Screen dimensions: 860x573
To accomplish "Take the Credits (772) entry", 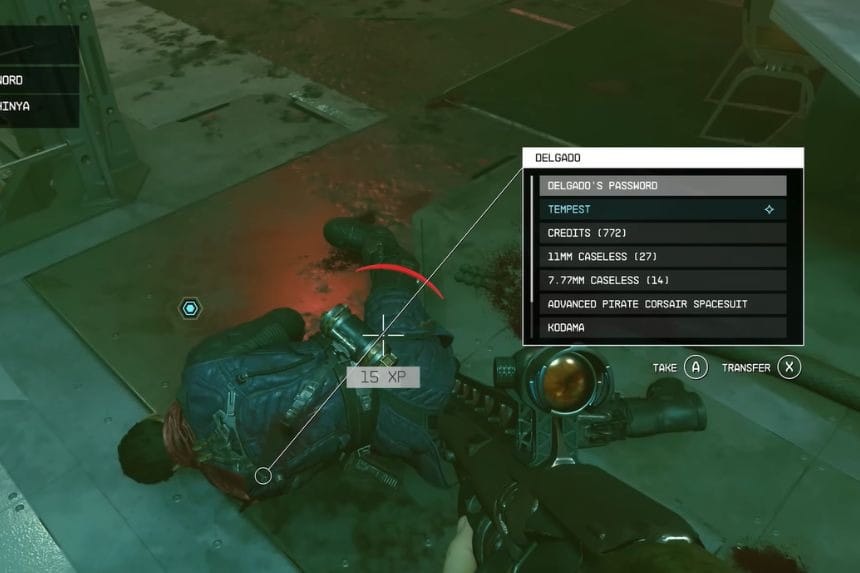I will click(662, 233).
